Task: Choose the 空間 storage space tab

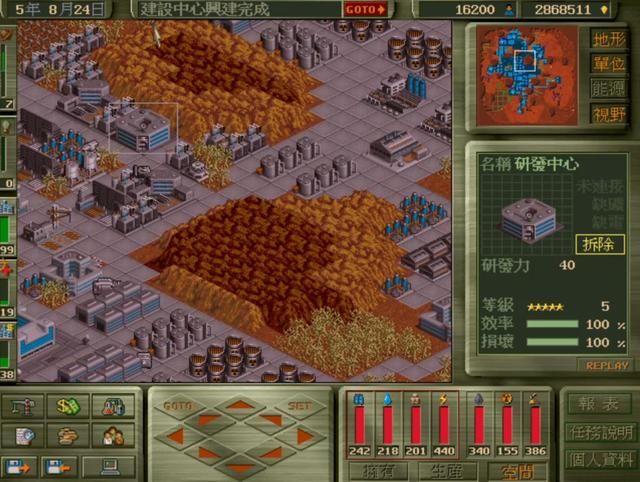Action: click(x=519, y=470)
